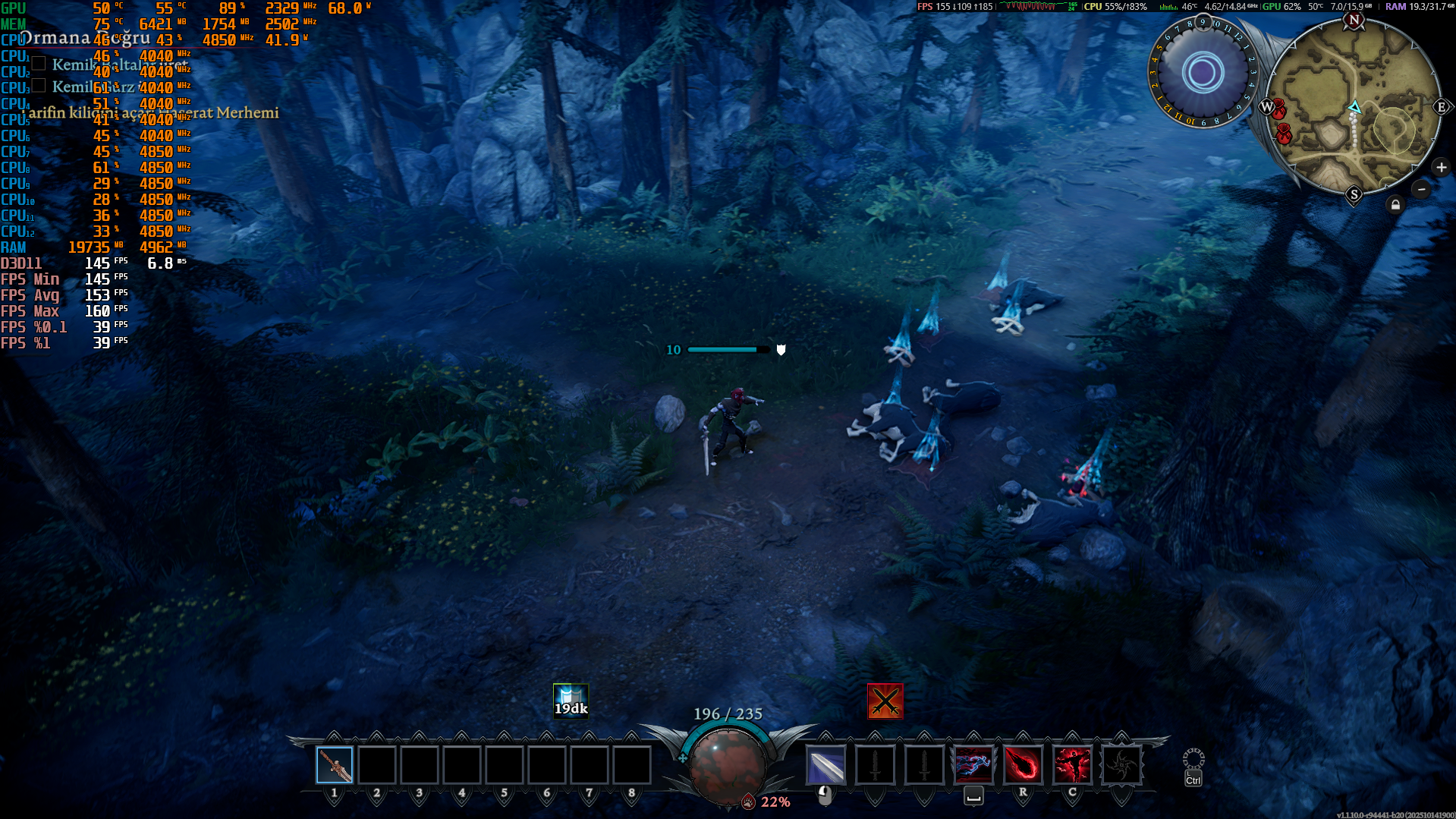Cast the red projectile spell on R

click(1023, 765)
